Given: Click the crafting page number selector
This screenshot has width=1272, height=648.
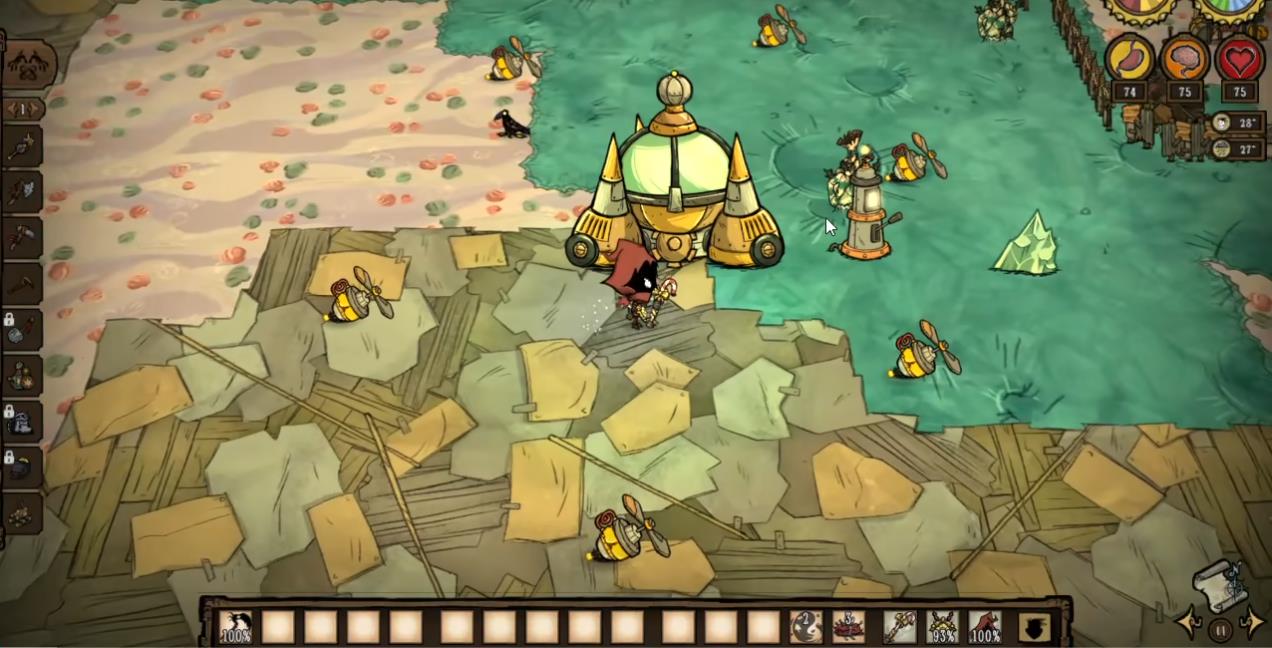Looking at the screenshot, I should point(24,108).
